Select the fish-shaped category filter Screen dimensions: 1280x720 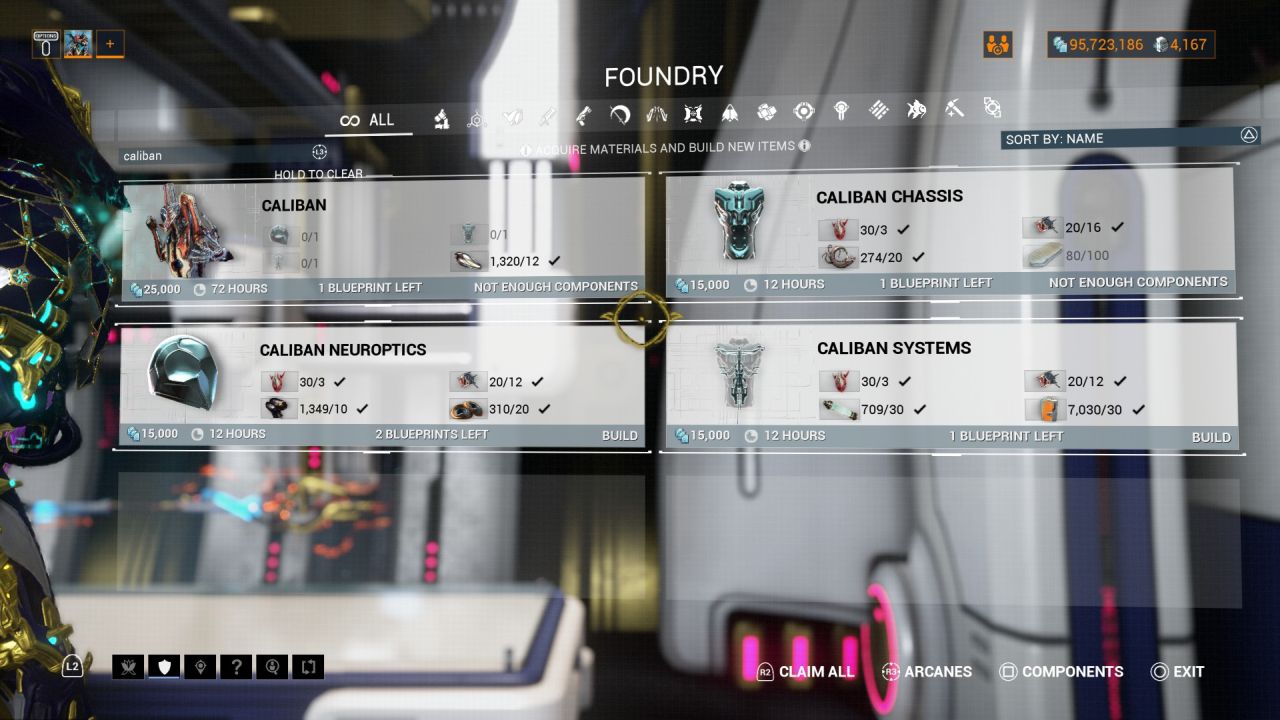(918, 113)
